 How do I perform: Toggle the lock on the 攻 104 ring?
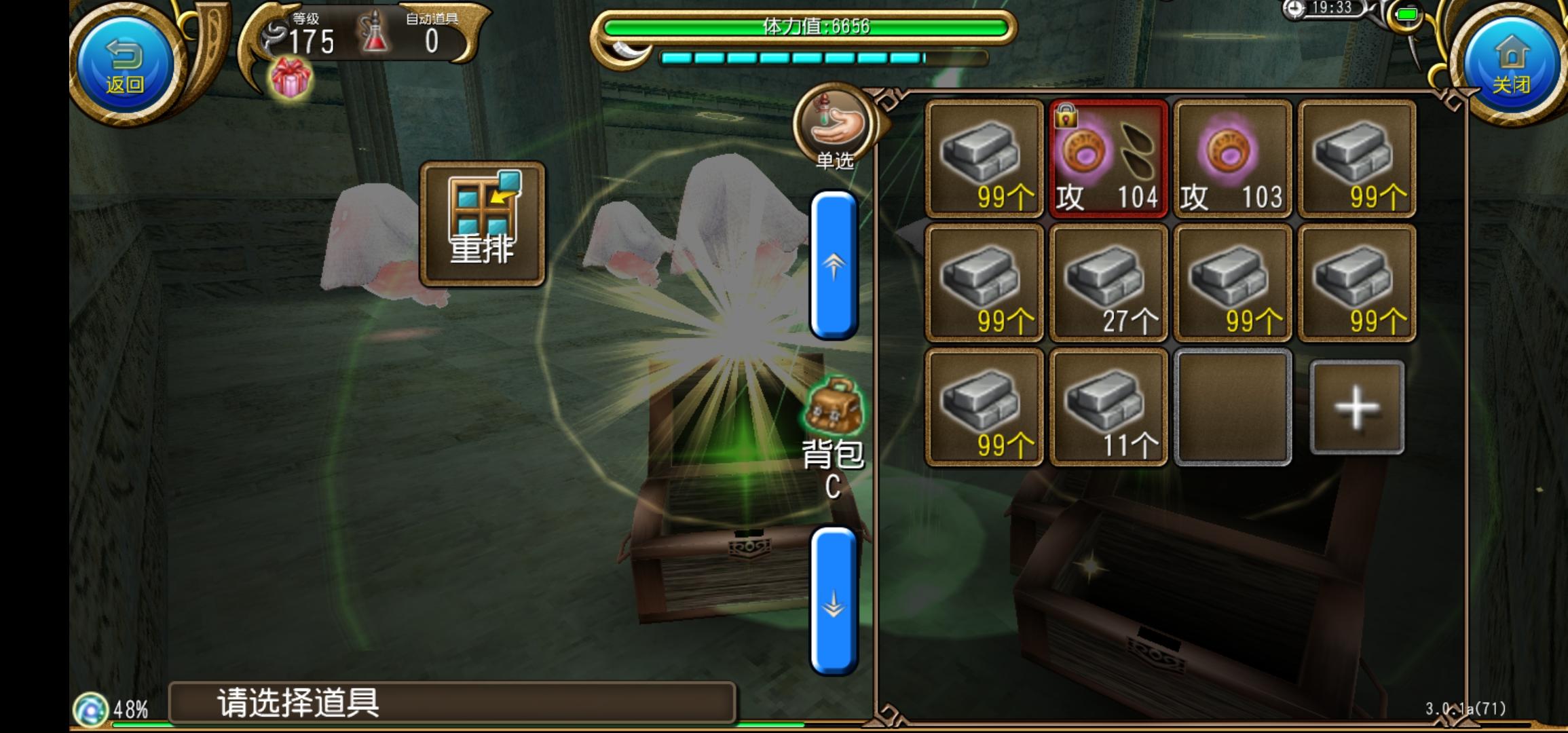pyautogui.click(x=1067, y=115)
